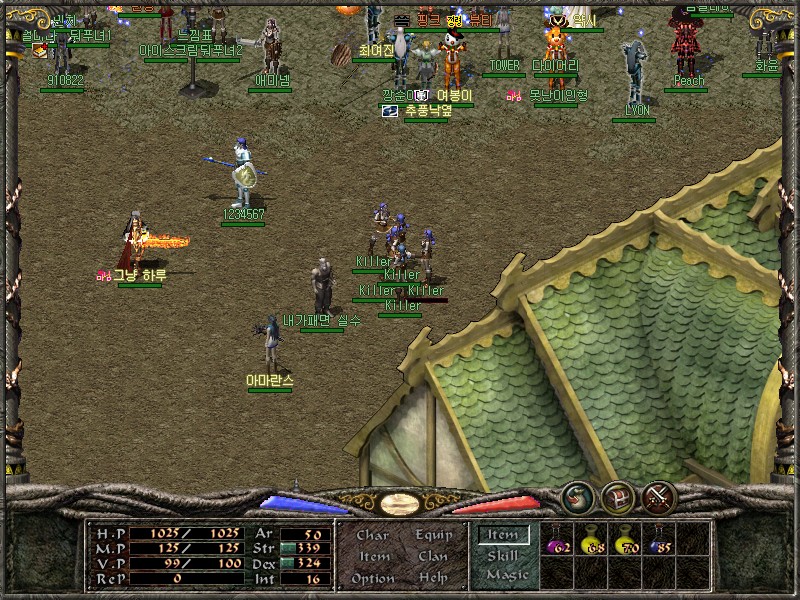
Task: Click the Str stat increase button
Action: [x=285, y=549]
